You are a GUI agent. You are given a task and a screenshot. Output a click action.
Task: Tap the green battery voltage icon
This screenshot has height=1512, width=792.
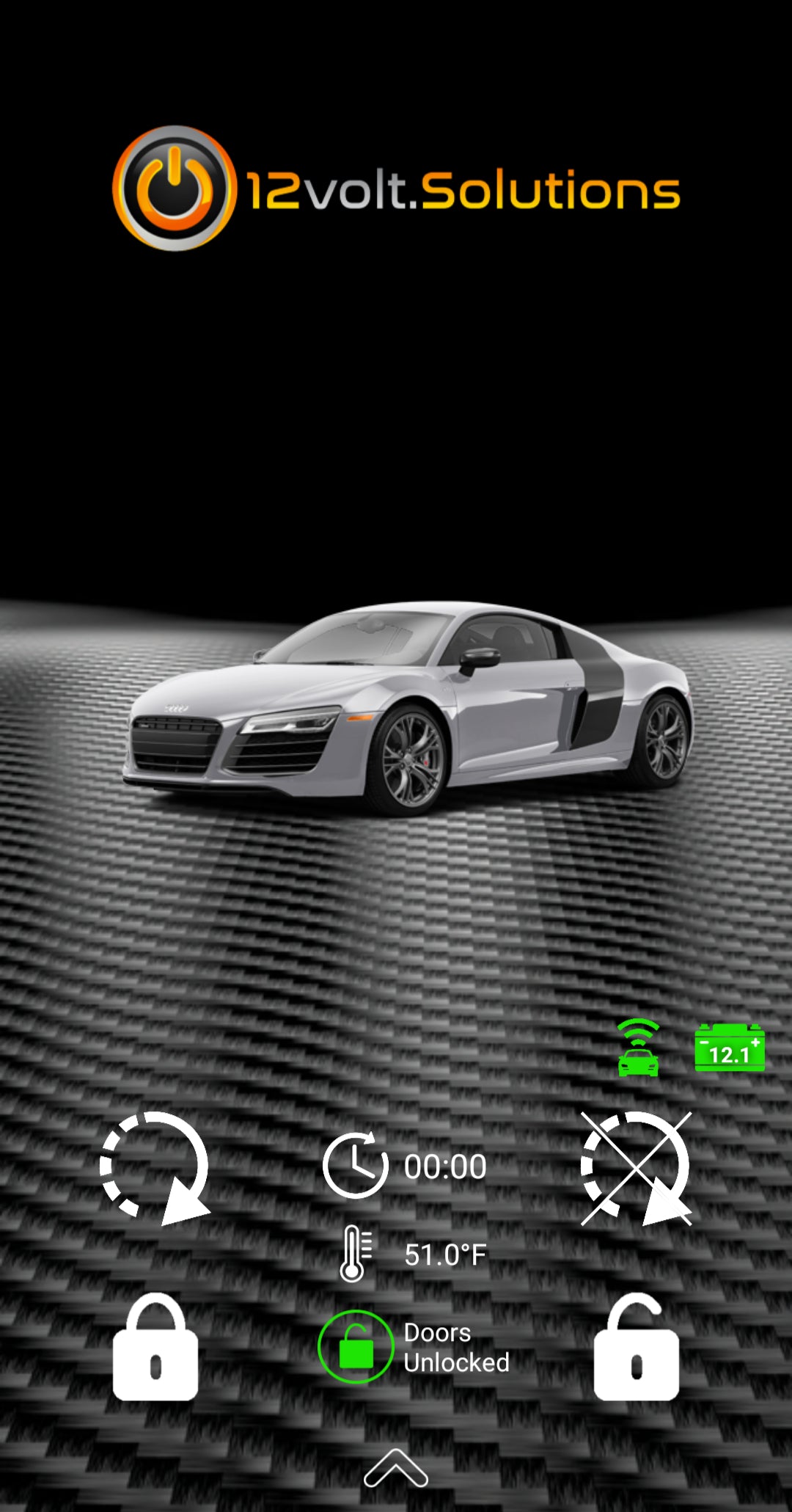pyautogui.click(x=729, y=1048)
